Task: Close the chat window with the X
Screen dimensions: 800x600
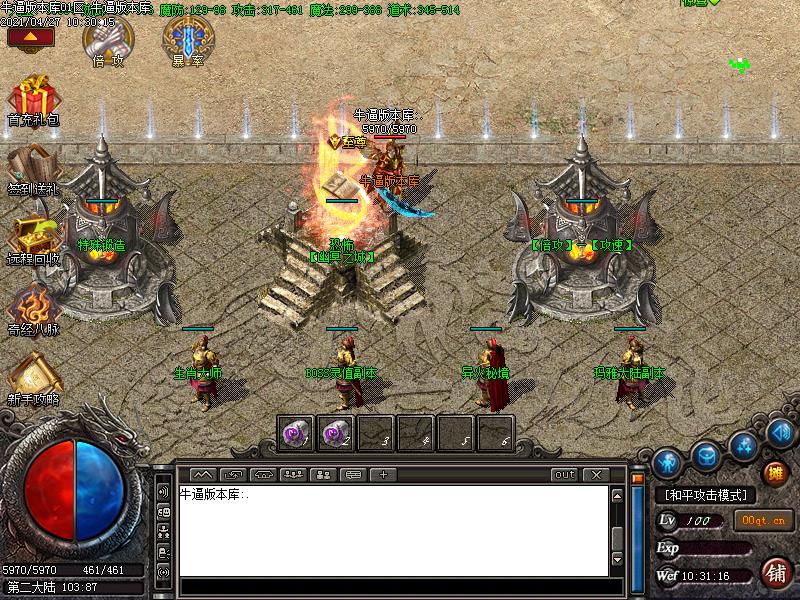Action: click(596, 474)
